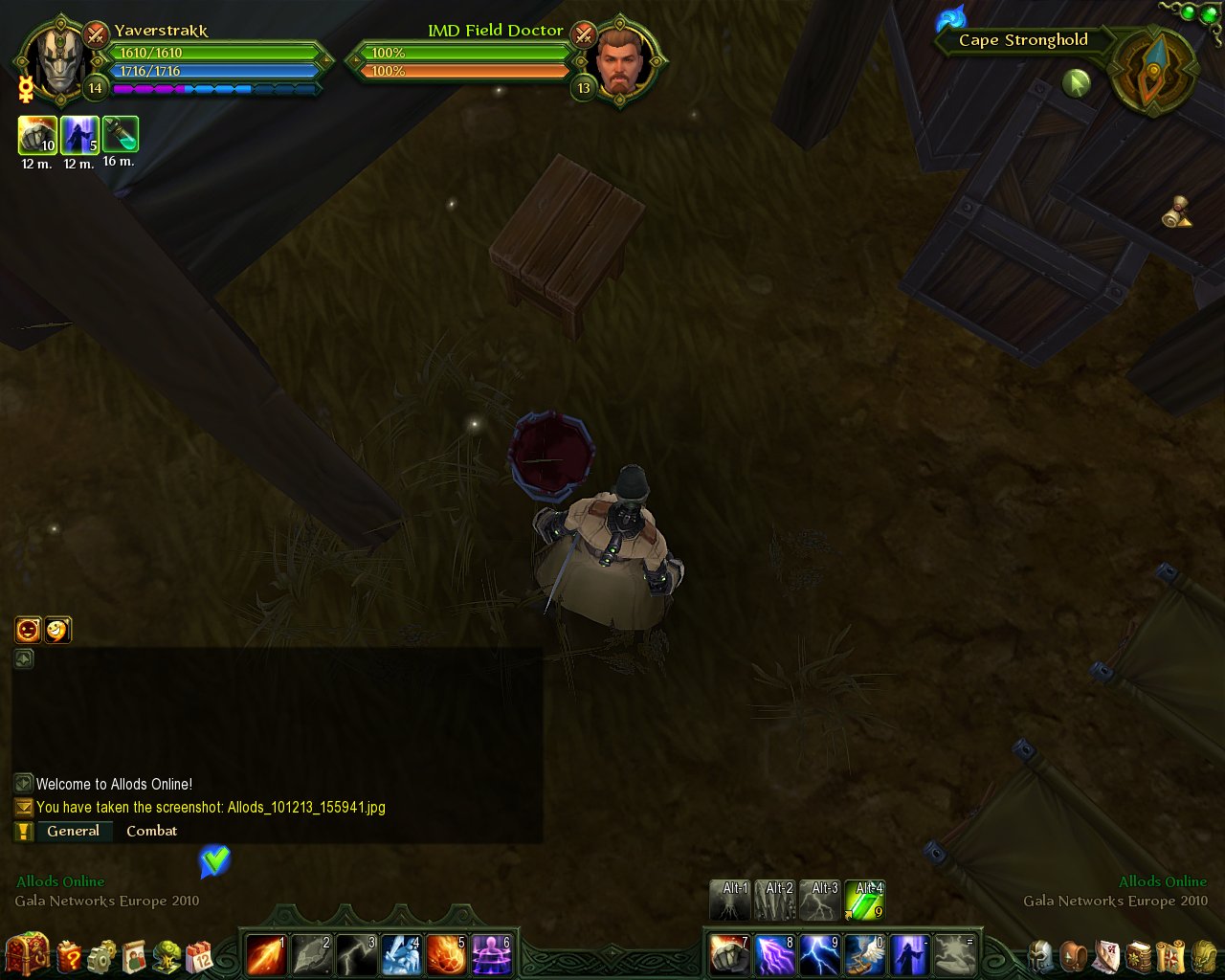The width and height of the screenshot is (1225, 980).
Task: Switch to the Combat chat tab
Action: [151, 831]
